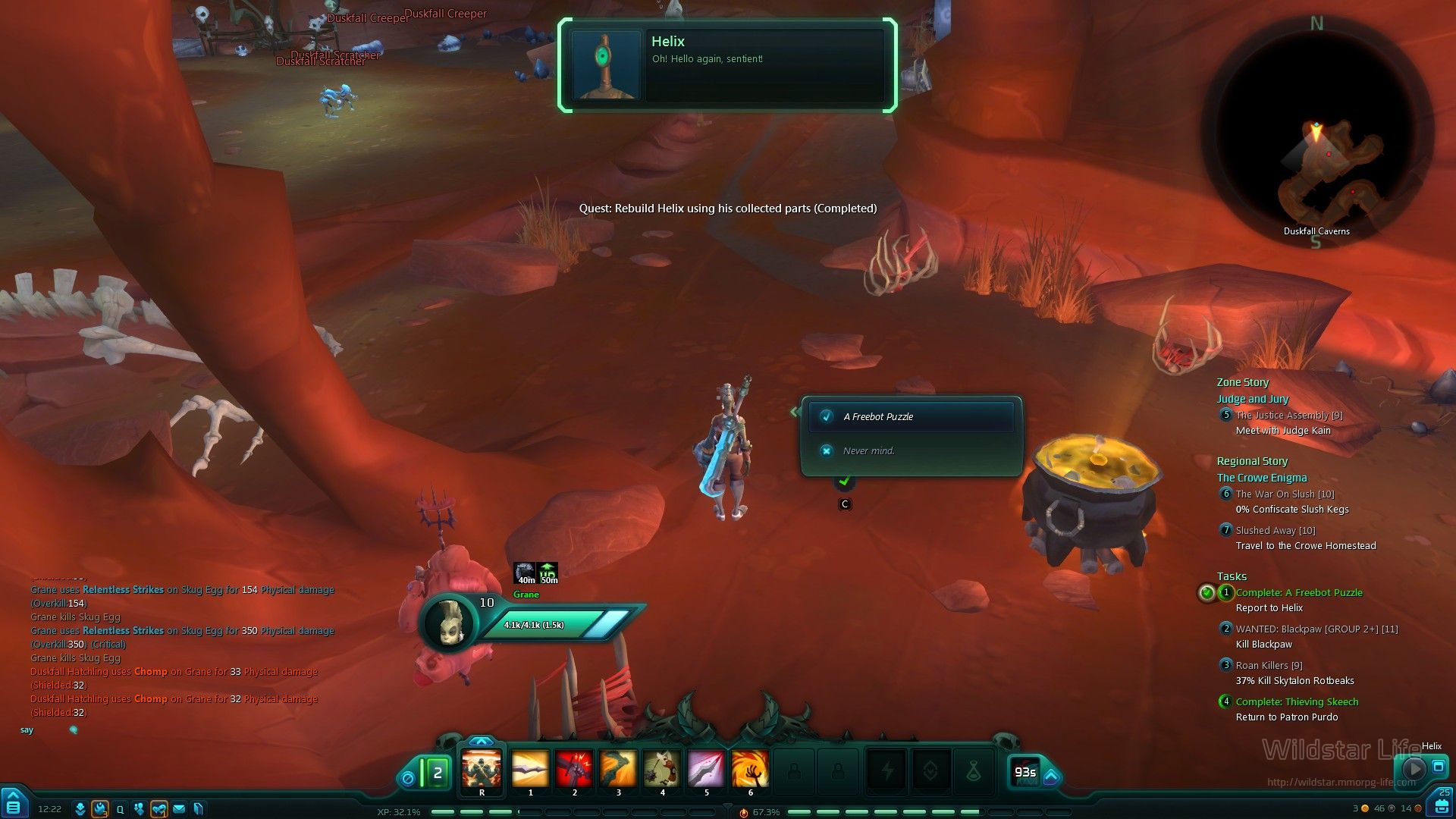Trigger the red fist ability in slot 2
This screenshot has height=819, width=1456.
click(574, 769)
